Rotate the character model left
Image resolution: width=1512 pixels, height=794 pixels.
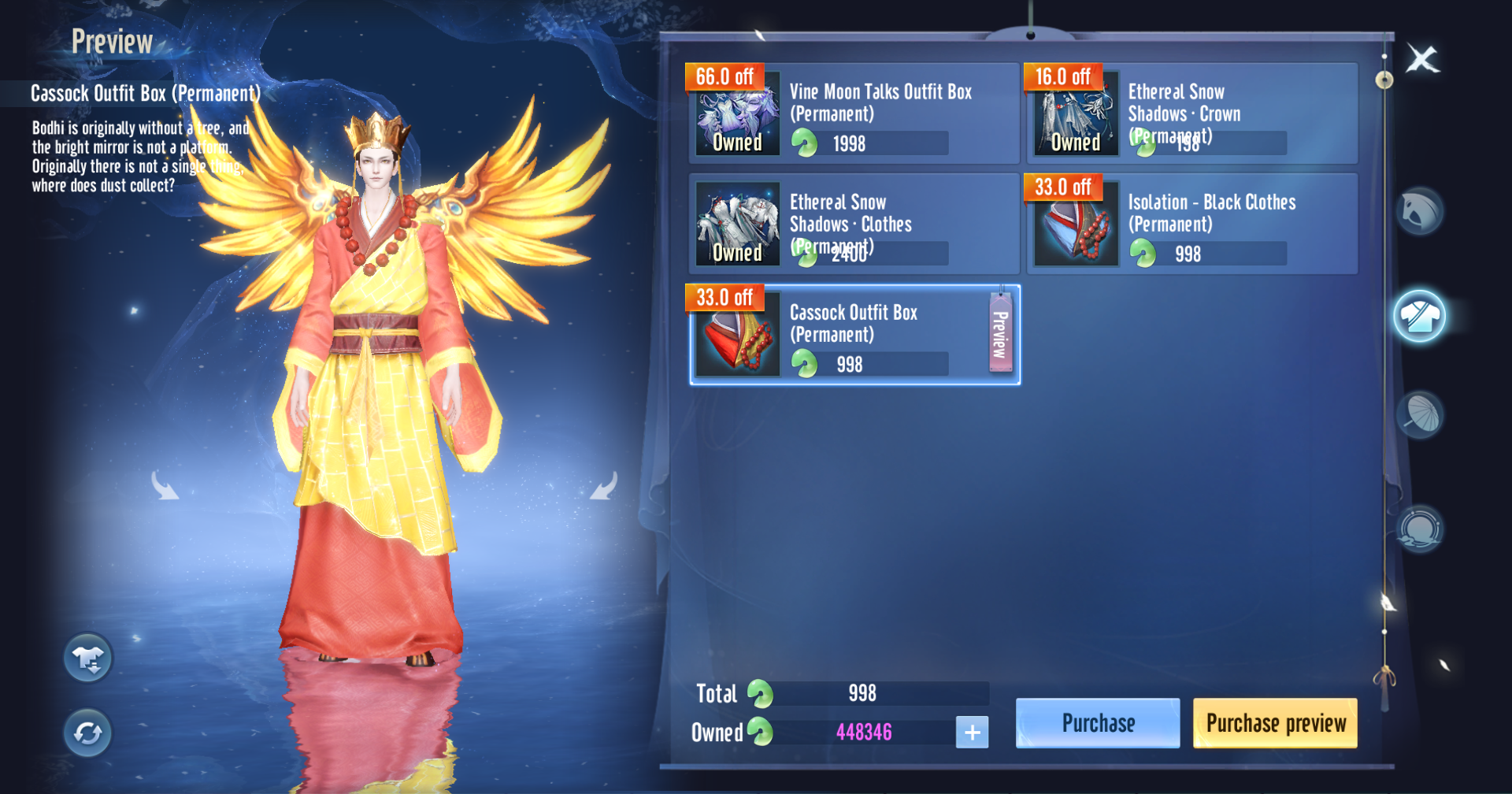pos(165,486)
